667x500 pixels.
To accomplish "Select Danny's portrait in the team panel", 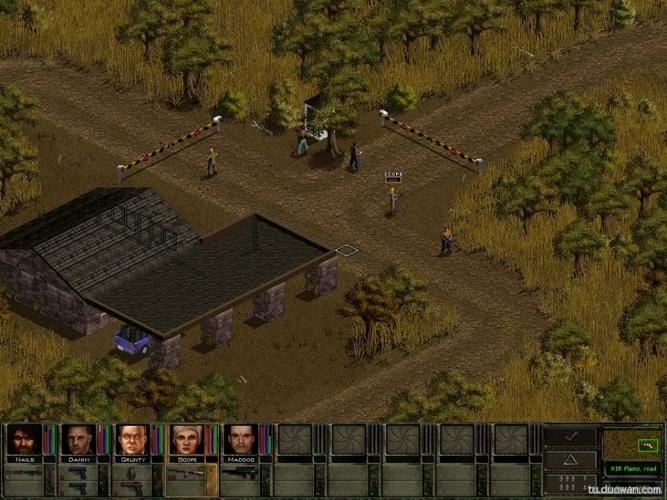I will click(79, 439).
